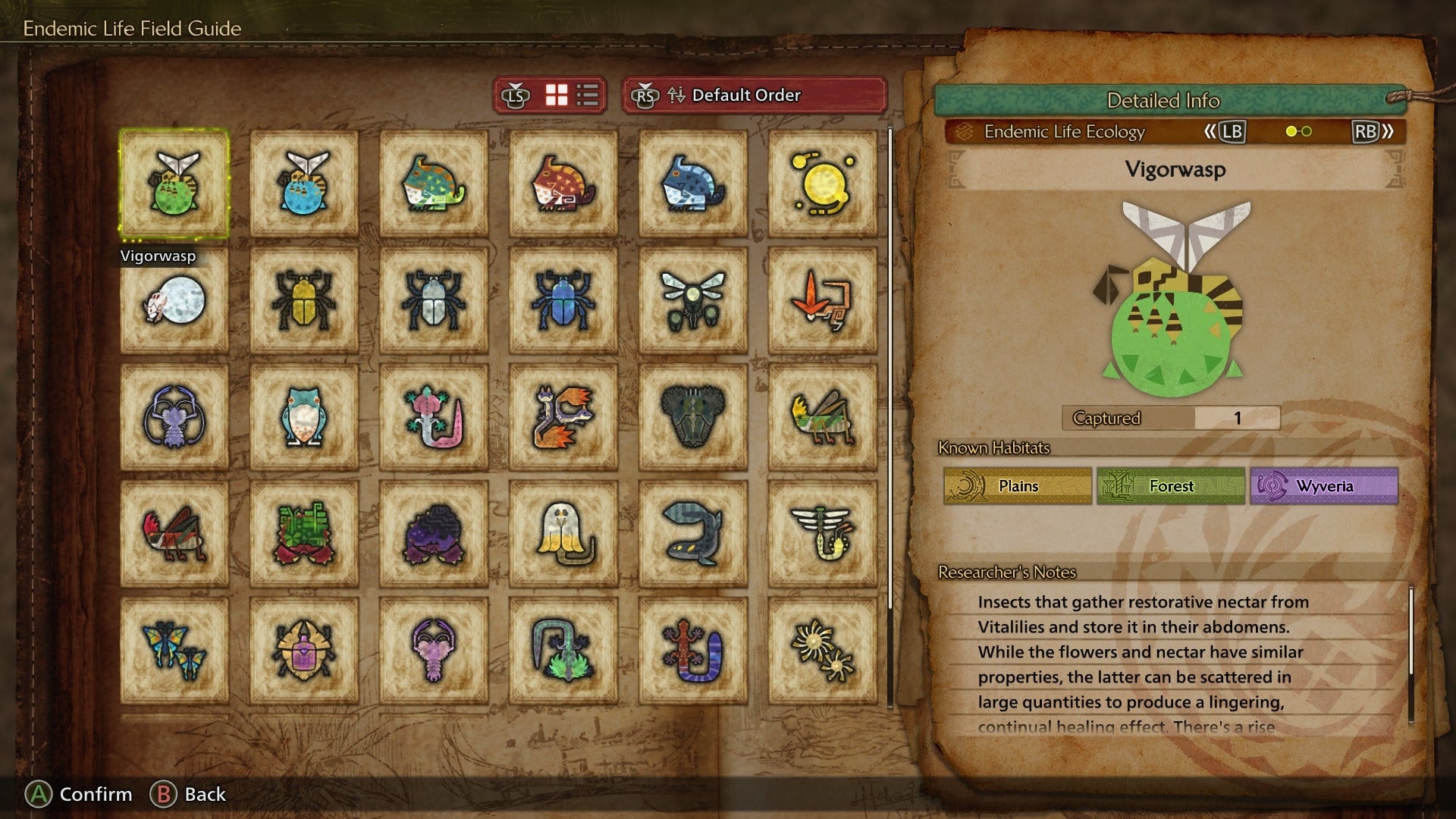Pick the white ghost-like creature tile

[563, 534]
